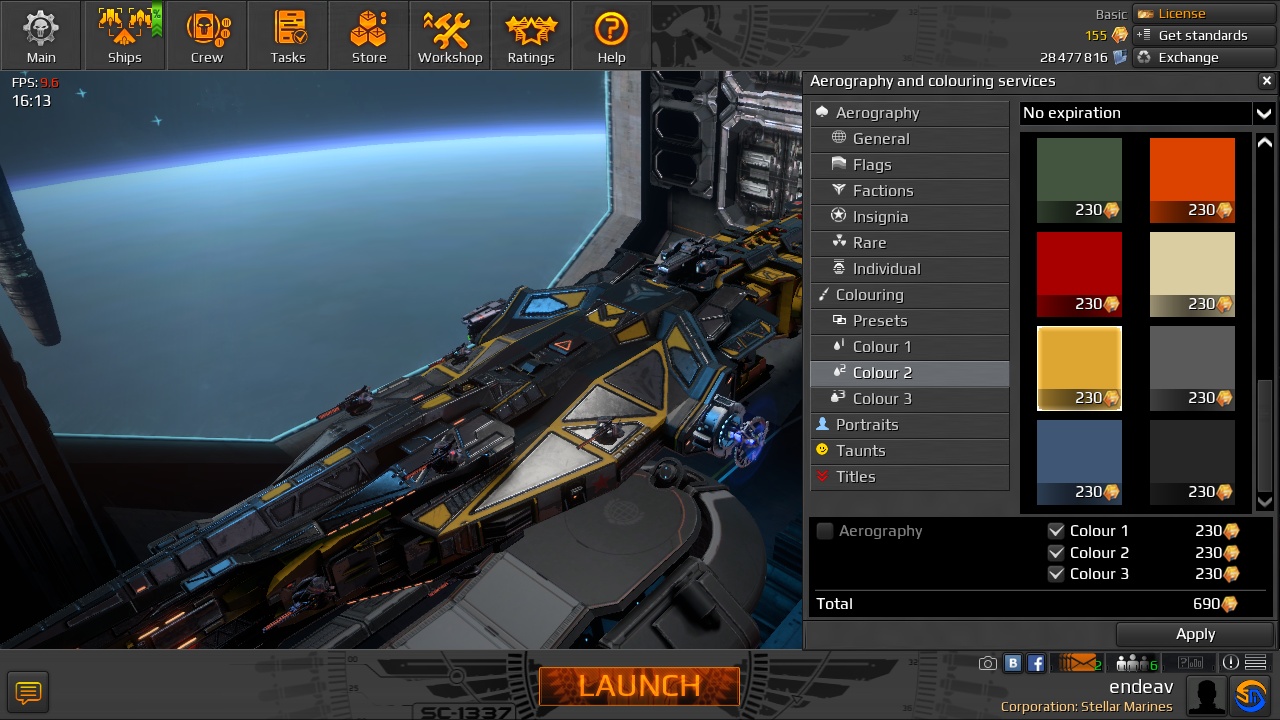Uncheck Colour 1 in the summary
The image size is (1280, 720).
point(1057,531)
